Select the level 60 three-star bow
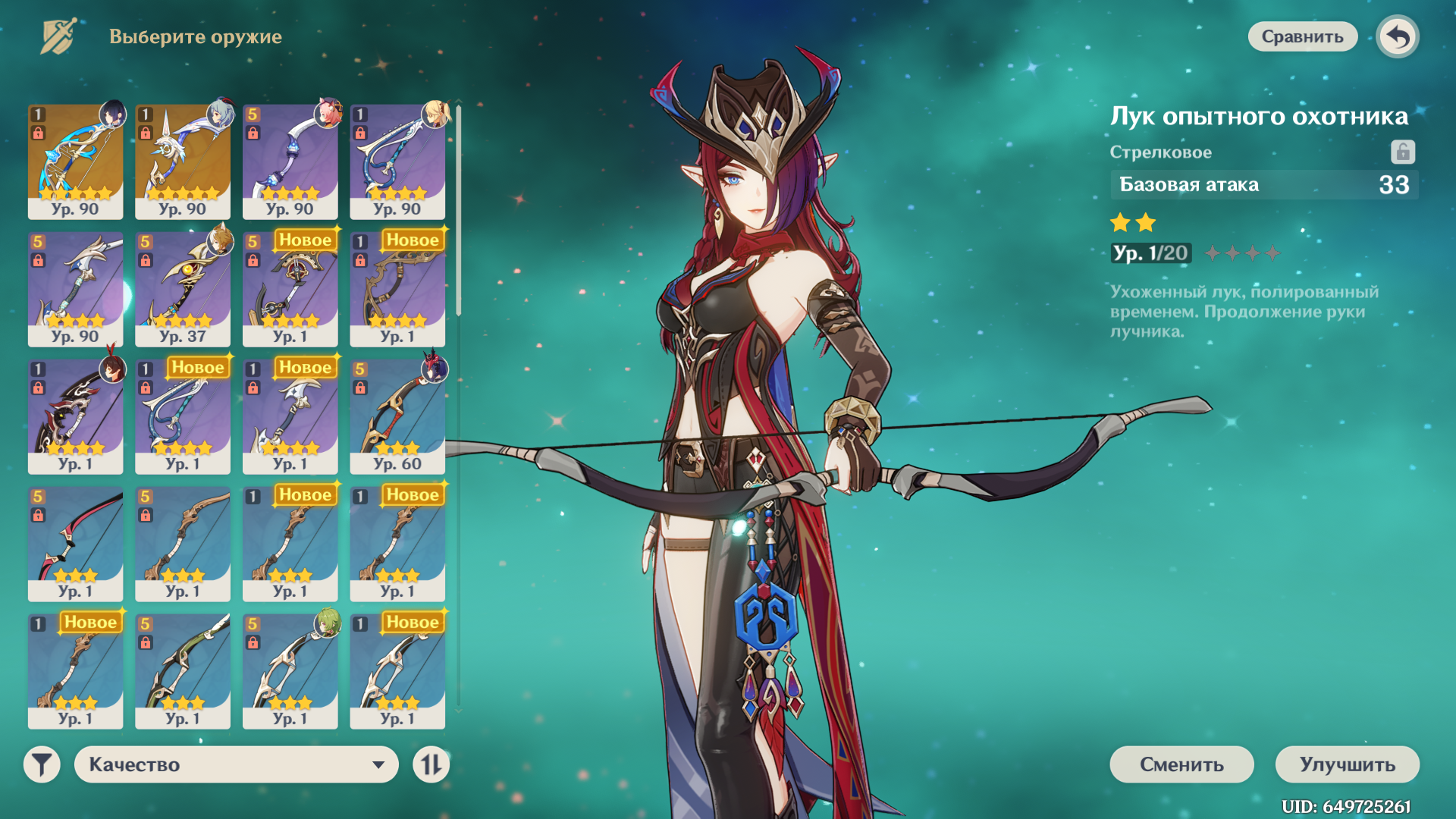The width and height of the screenshot is (1456, 819). (x=397, y=416)
